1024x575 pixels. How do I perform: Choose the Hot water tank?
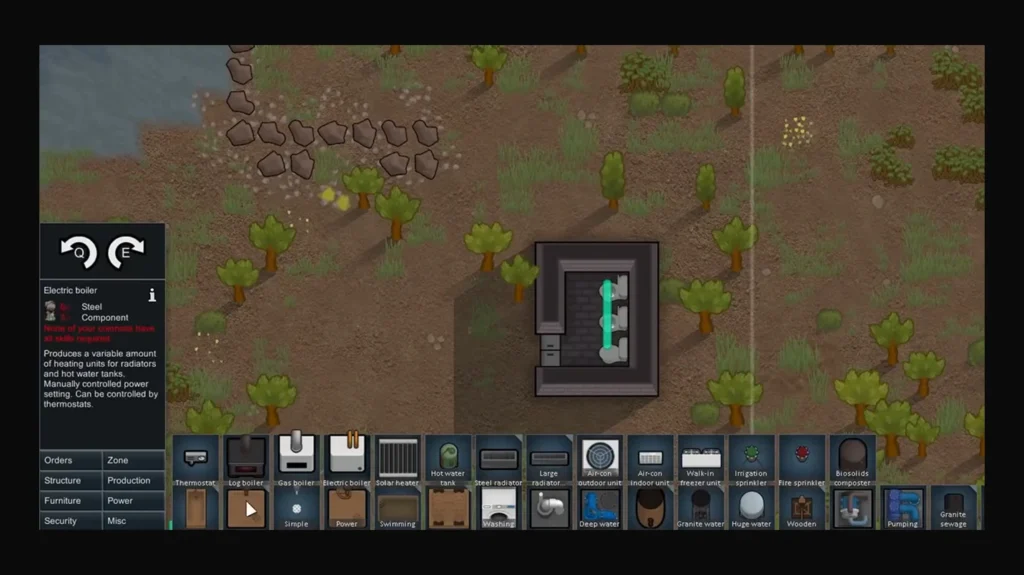pos(448,458)
